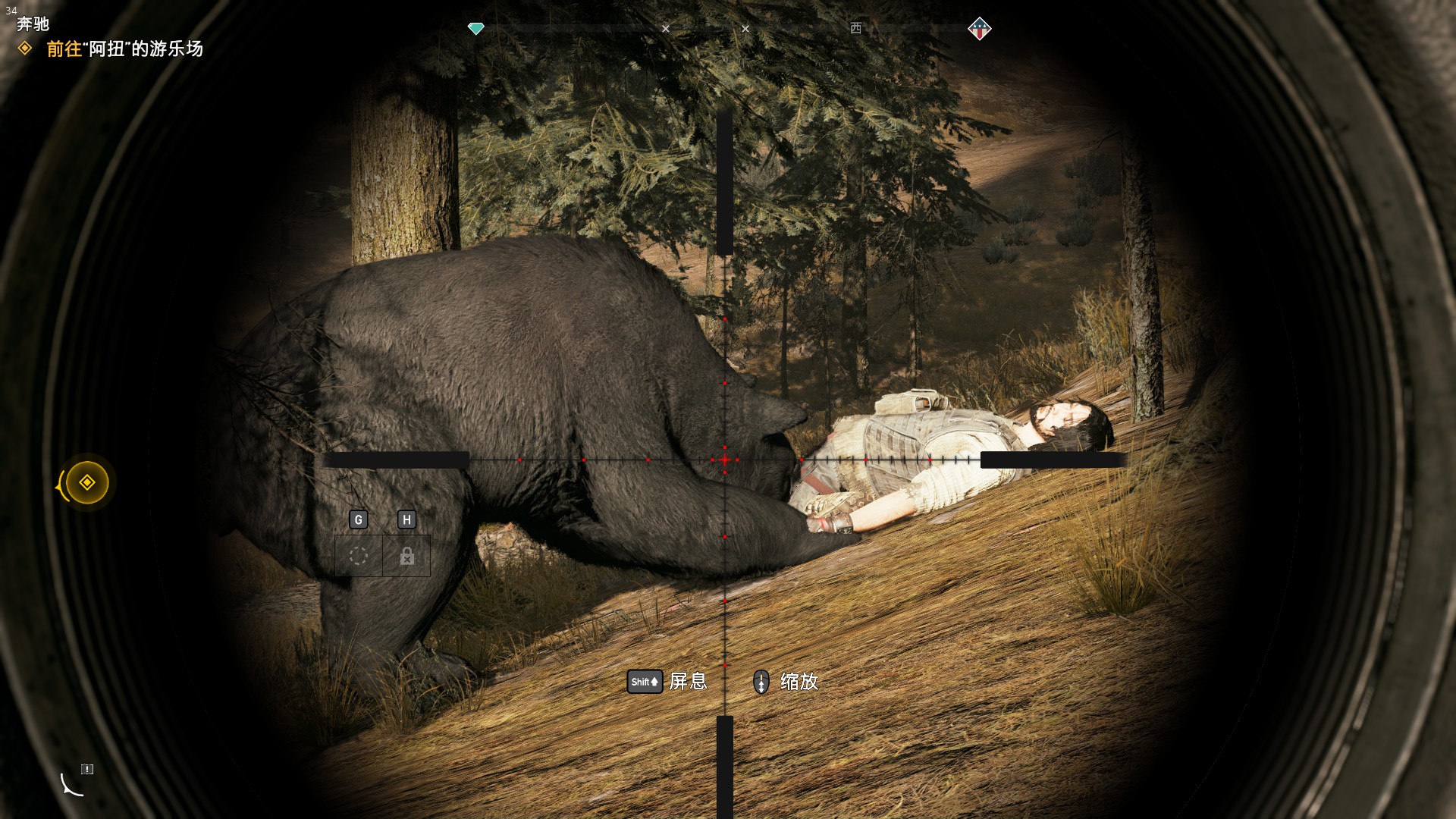Image resolution: width=1456 pixels, height=819 pixels.
Task: Select the 前往"阿扭"的游乐场 objective tracker
Action: [124, 49]
